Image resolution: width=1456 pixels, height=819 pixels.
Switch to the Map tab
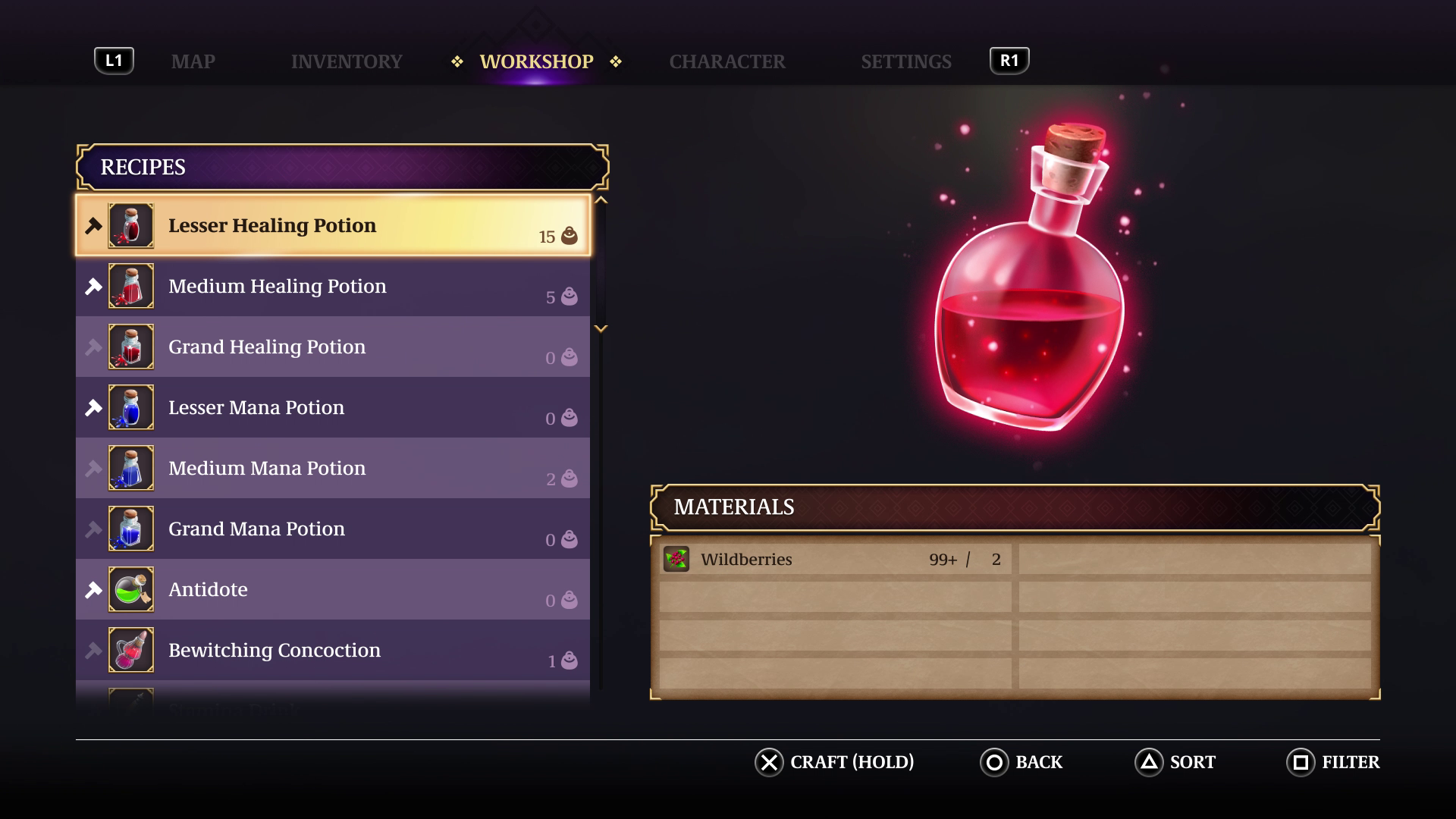tap(193, 61)
